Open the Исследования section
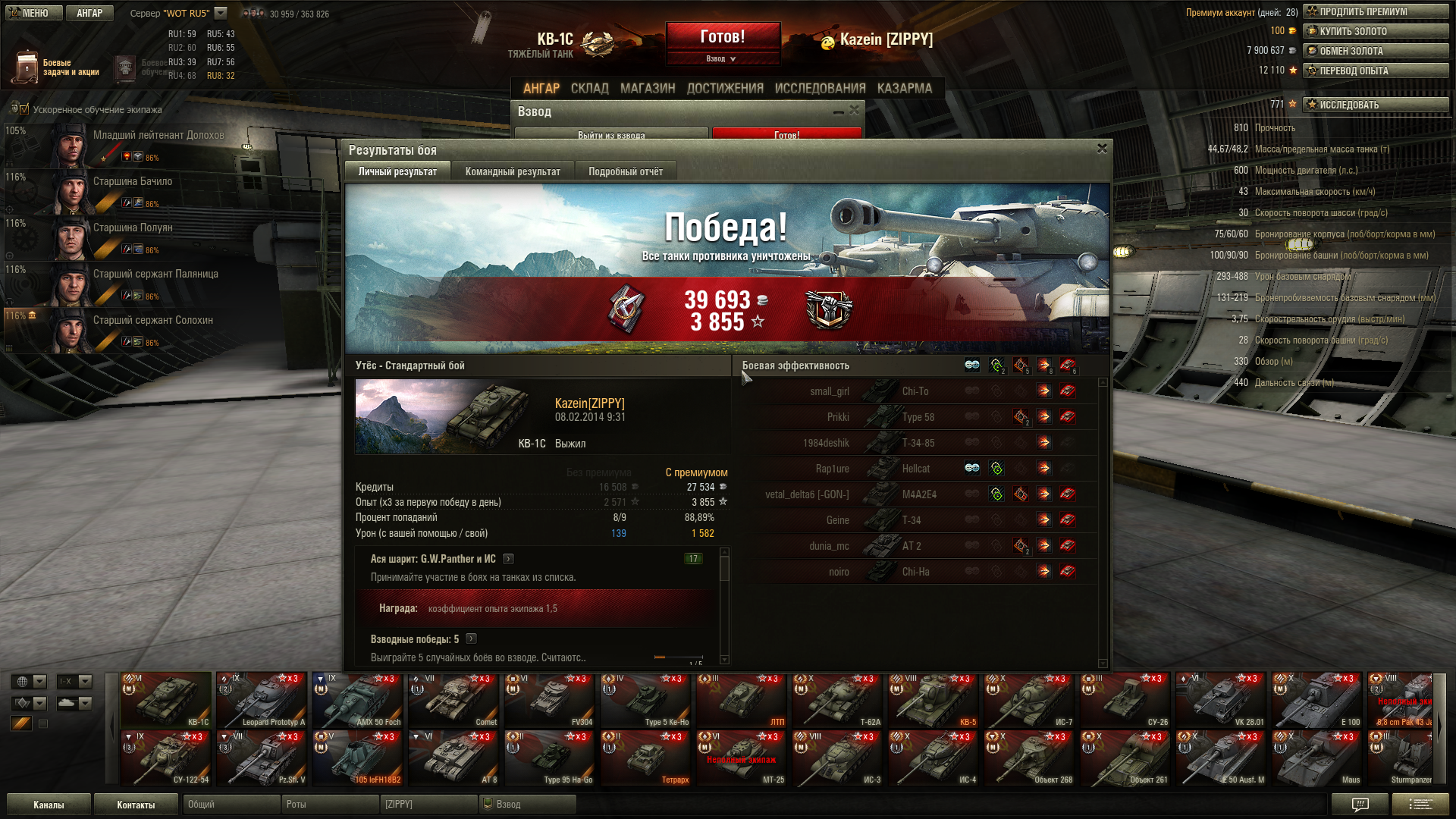 [x=820, y=89]
